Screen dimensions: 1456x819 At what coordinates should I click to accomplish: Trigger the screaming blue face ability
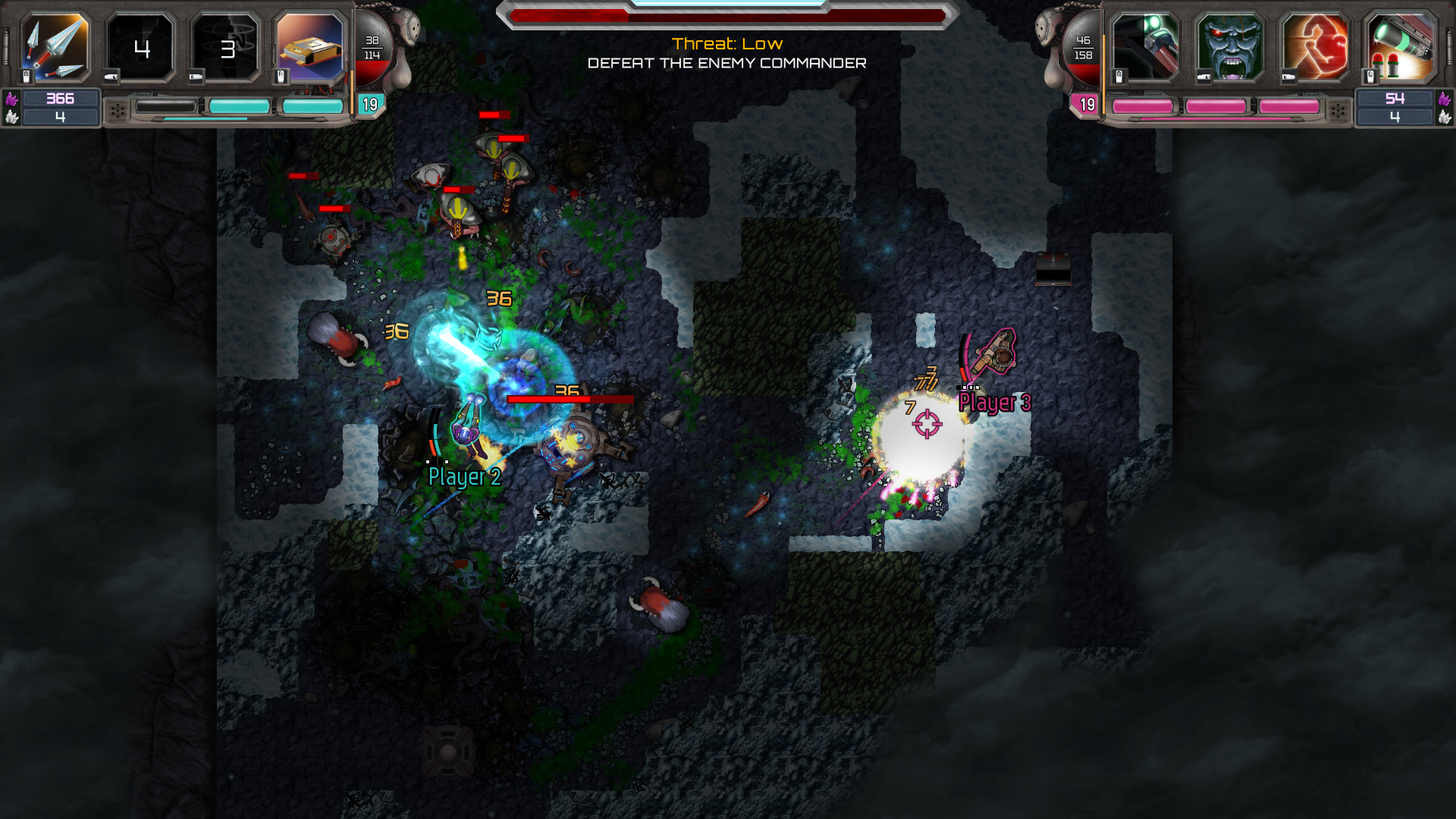point(1230,49)
